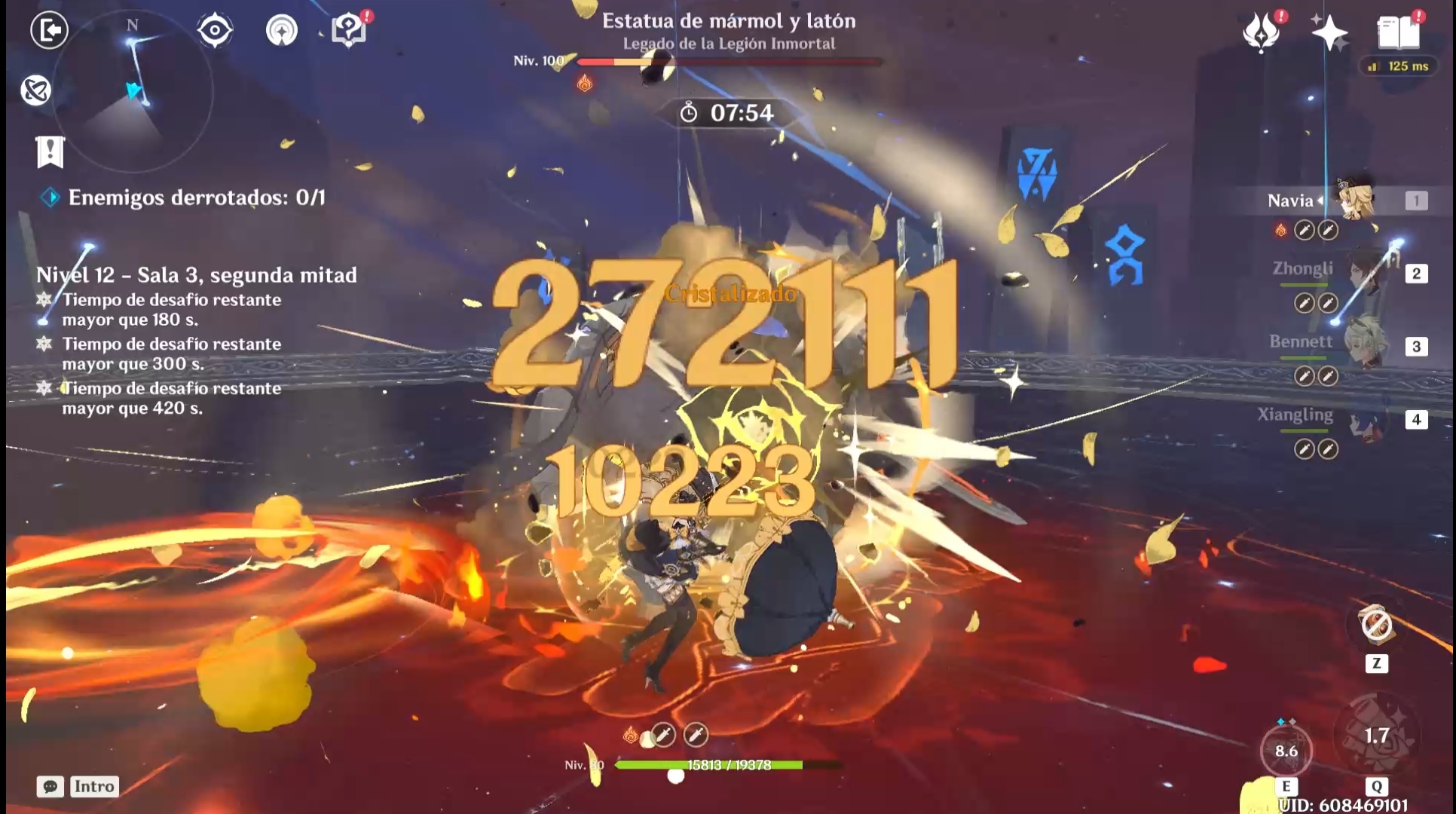Click the co-op mode orbit icon
1456x814 pixels.
tap(35, 90)
